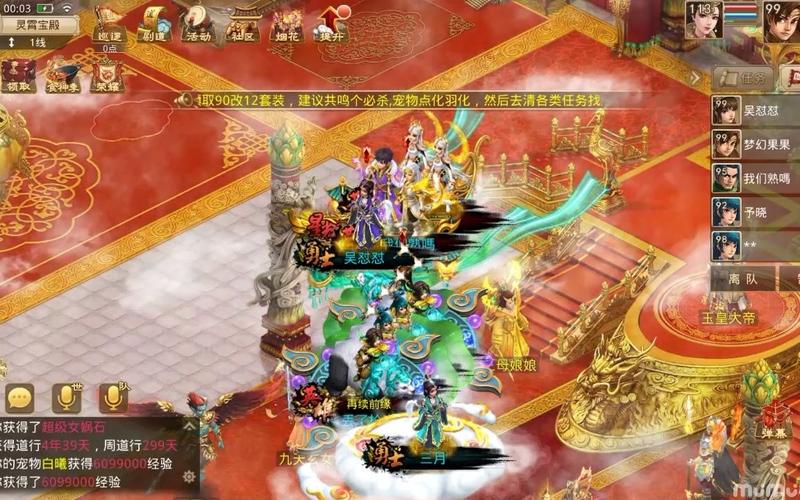Select team member 我们熟嘛
The image size is (800, 500).
tap(755, 179)
